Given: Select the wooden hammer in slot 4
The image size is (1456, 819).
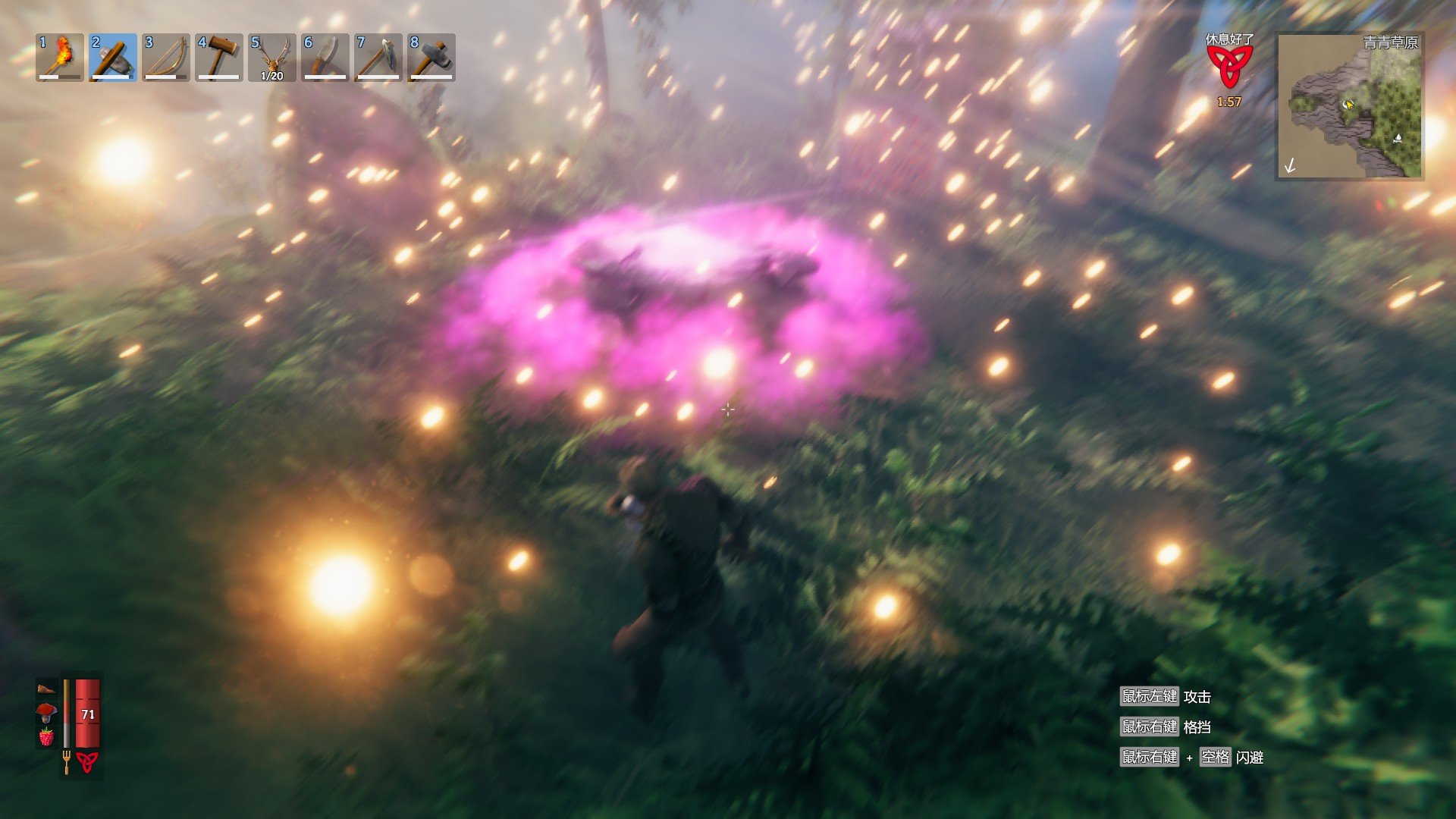Looking at the screenshot, I should coord(219,57).
